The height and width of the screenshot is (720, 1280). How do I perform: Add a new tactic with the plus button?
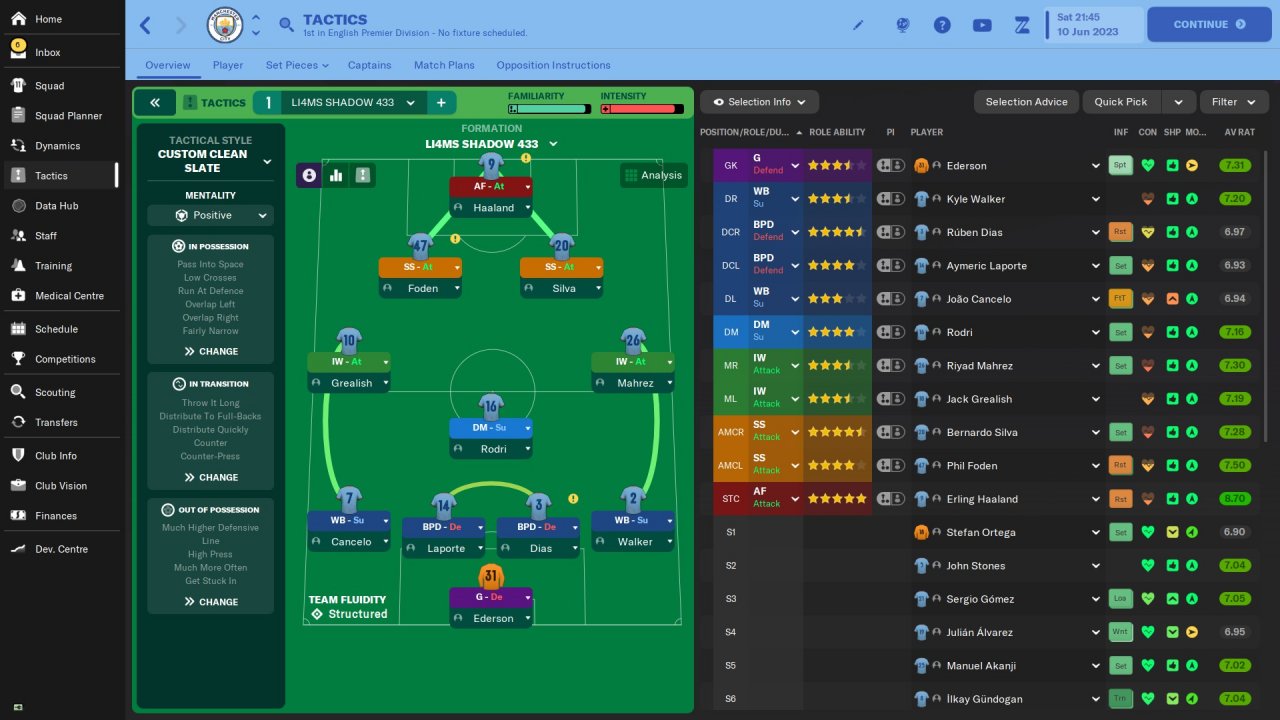click(441, 102)
